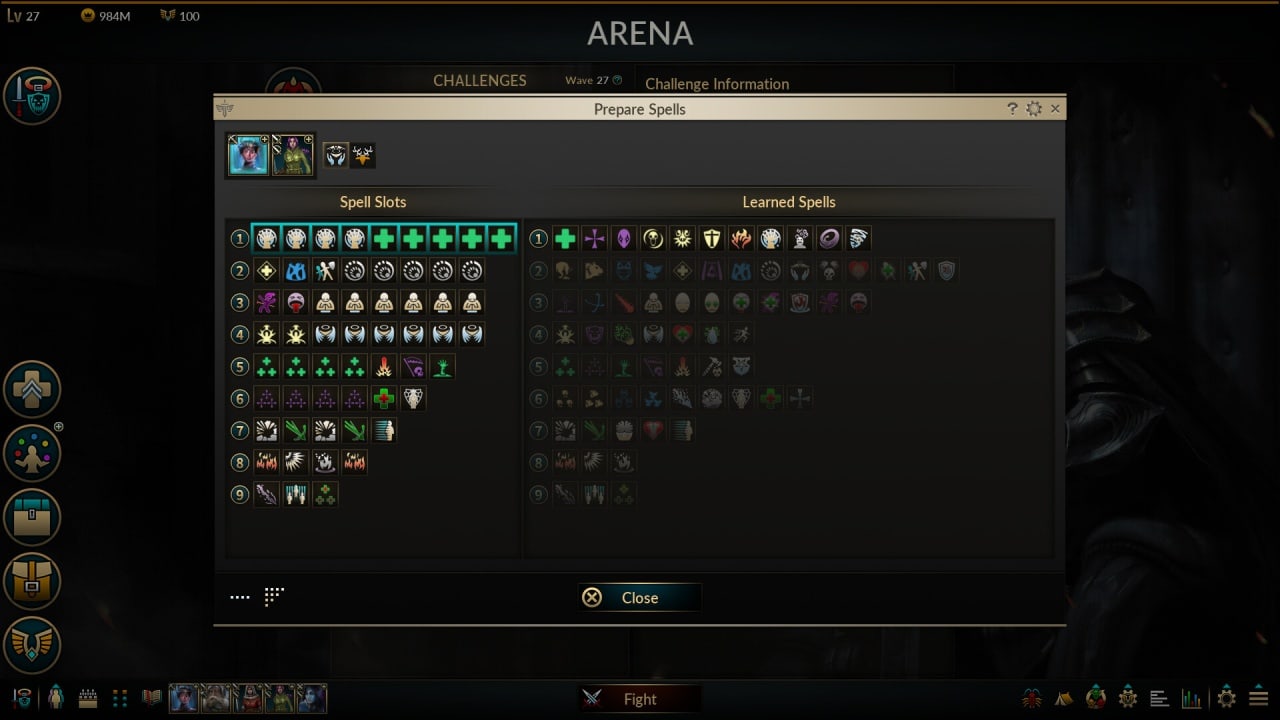Open the Prepare Spells help question mark
This screenshot has height=720, width=1280.
1012,109
